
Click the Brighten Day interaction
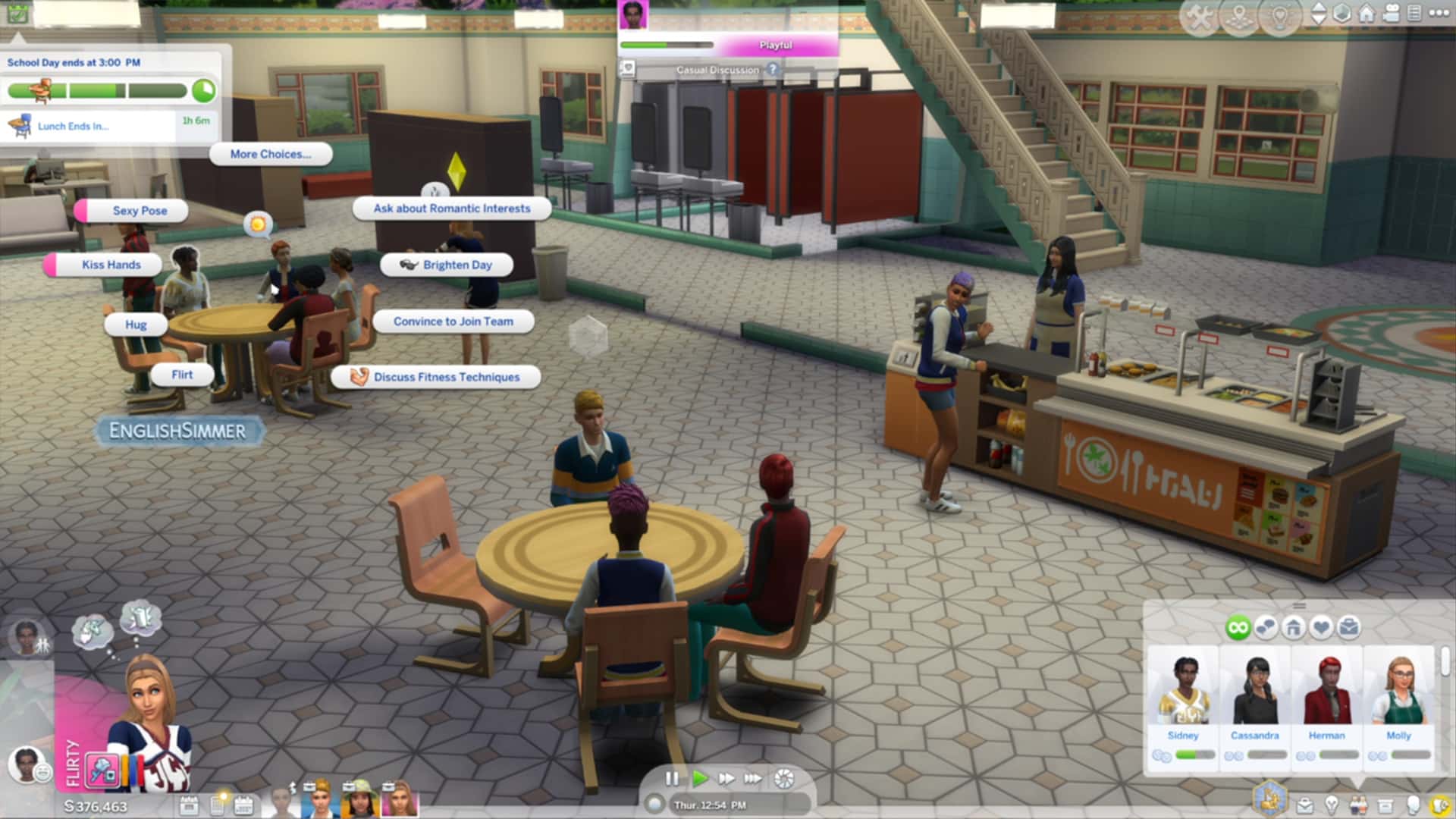447,265
